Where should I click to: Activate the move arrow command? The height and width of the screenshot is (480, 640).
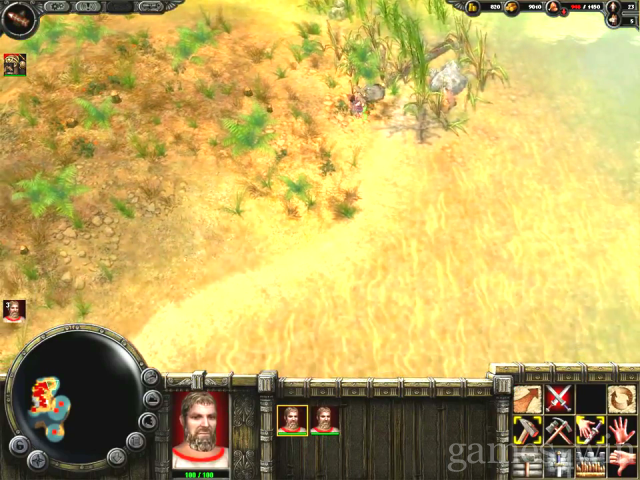[x=528, y=400]
